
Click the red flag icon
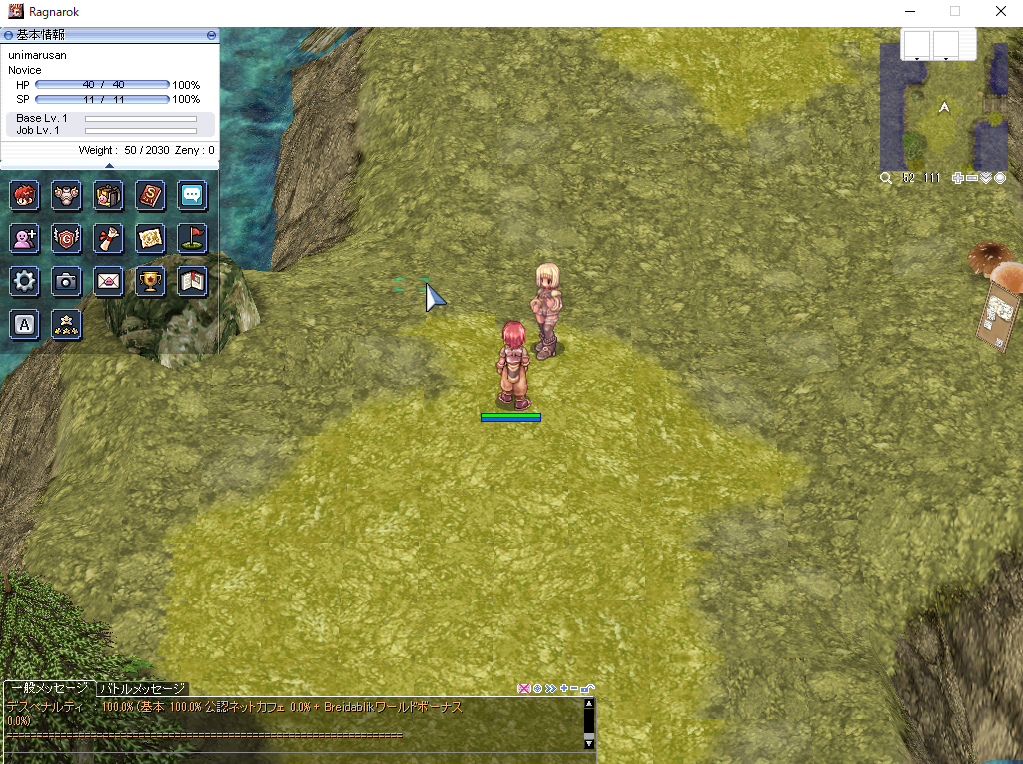(192, 238)
